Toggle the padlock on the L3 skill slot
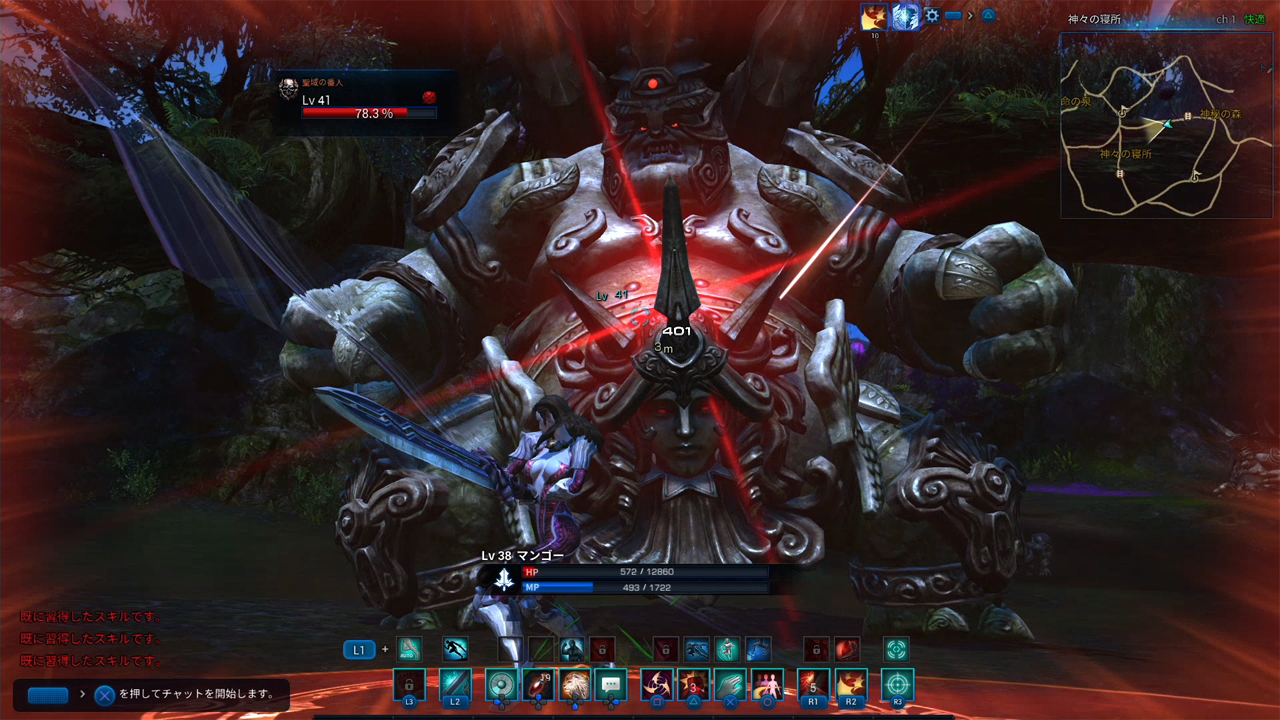 tap(409, 682)
